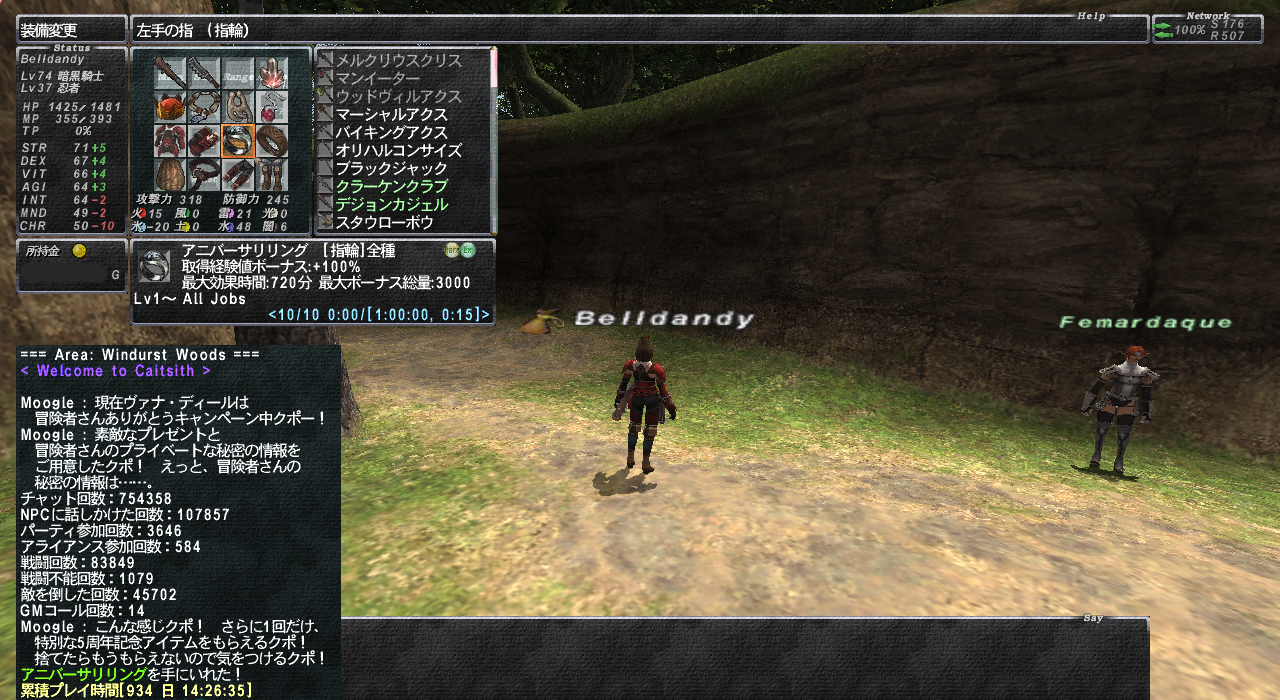Choose the brown back cape slot
The image size is (1280, 700).
[170, 175]
